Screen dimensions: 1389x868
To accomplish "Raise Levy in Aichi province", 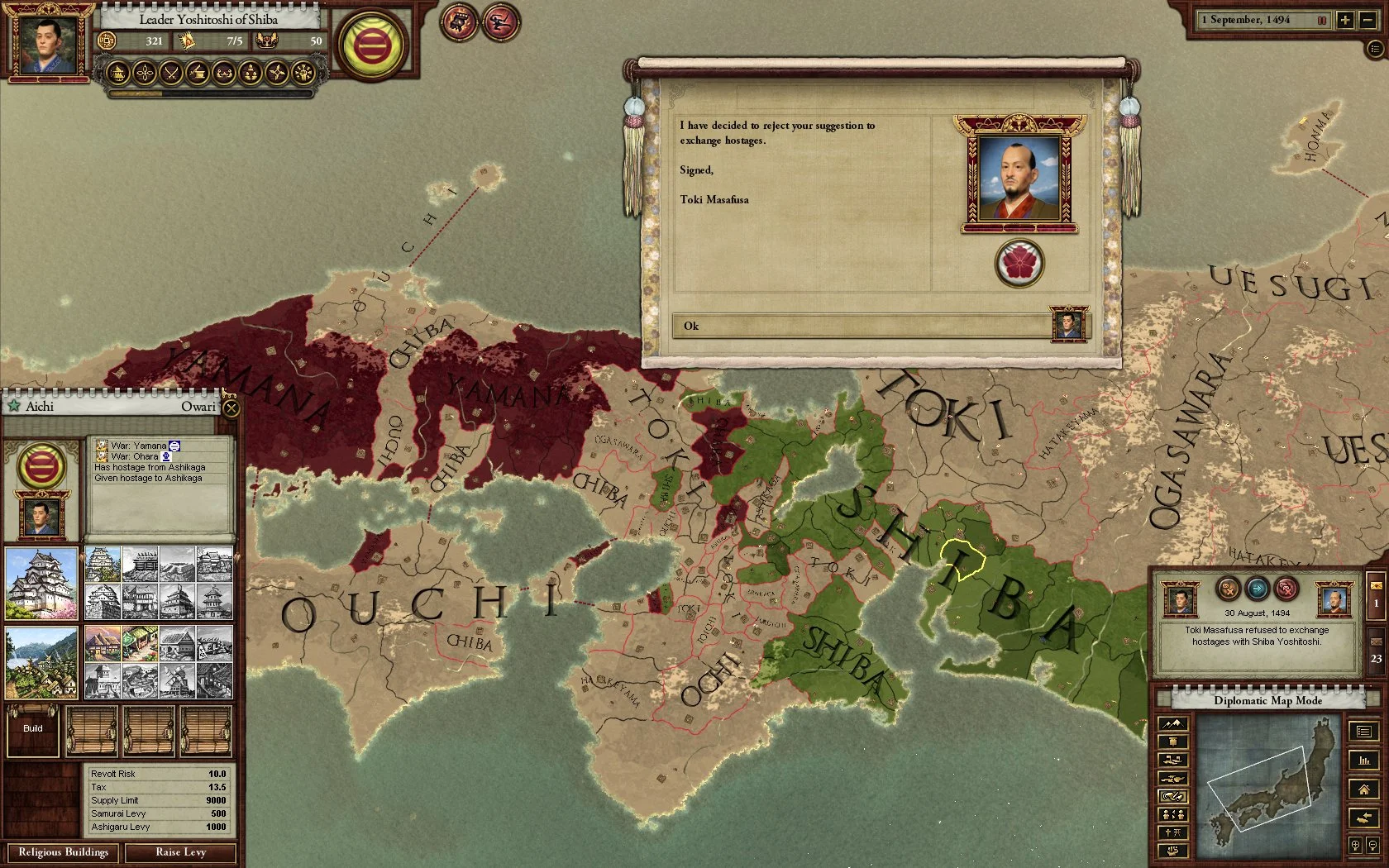I will click(180, 852).
